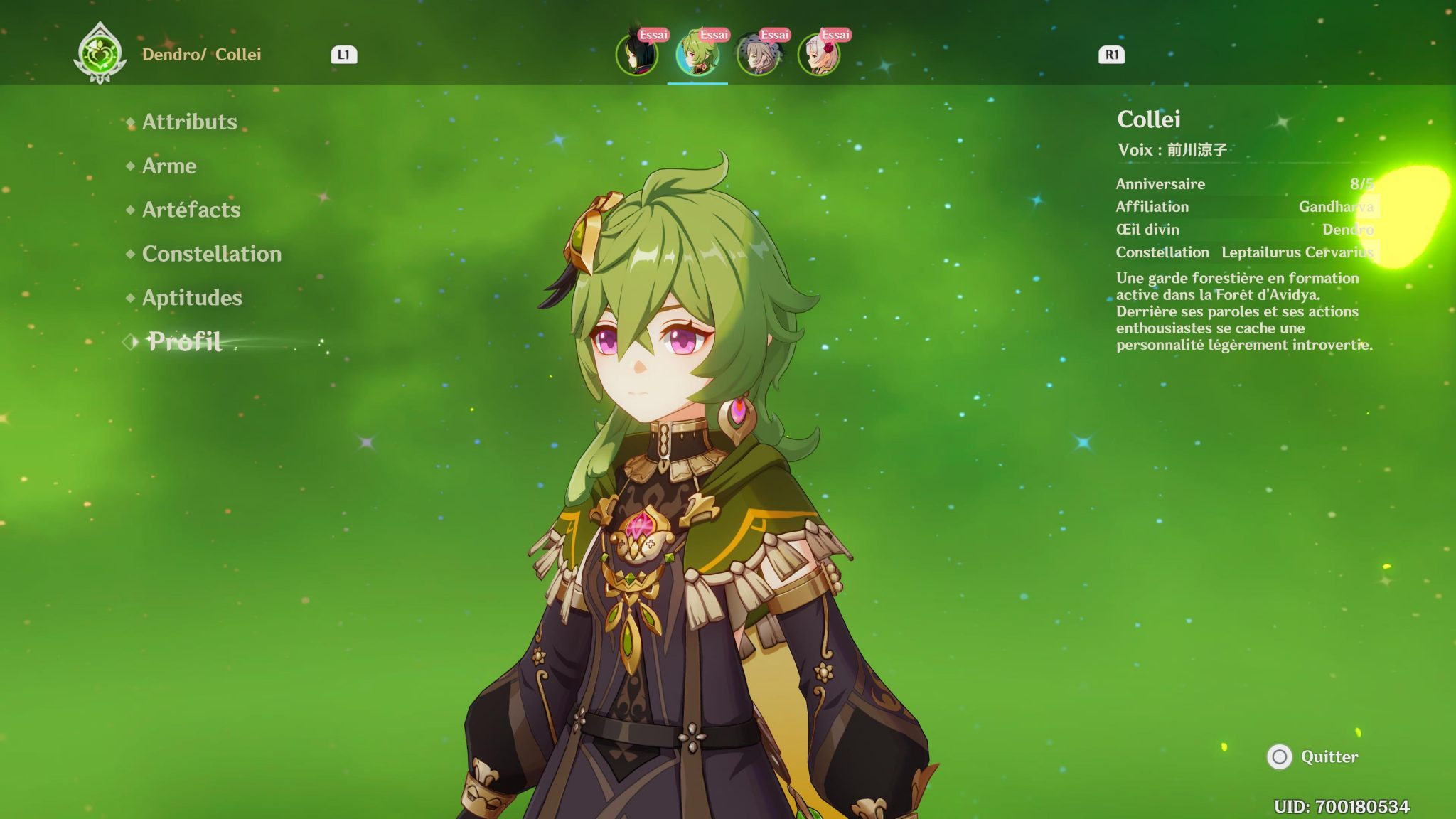
Task: Click the Quitter button
Action: click(1330, 759)
